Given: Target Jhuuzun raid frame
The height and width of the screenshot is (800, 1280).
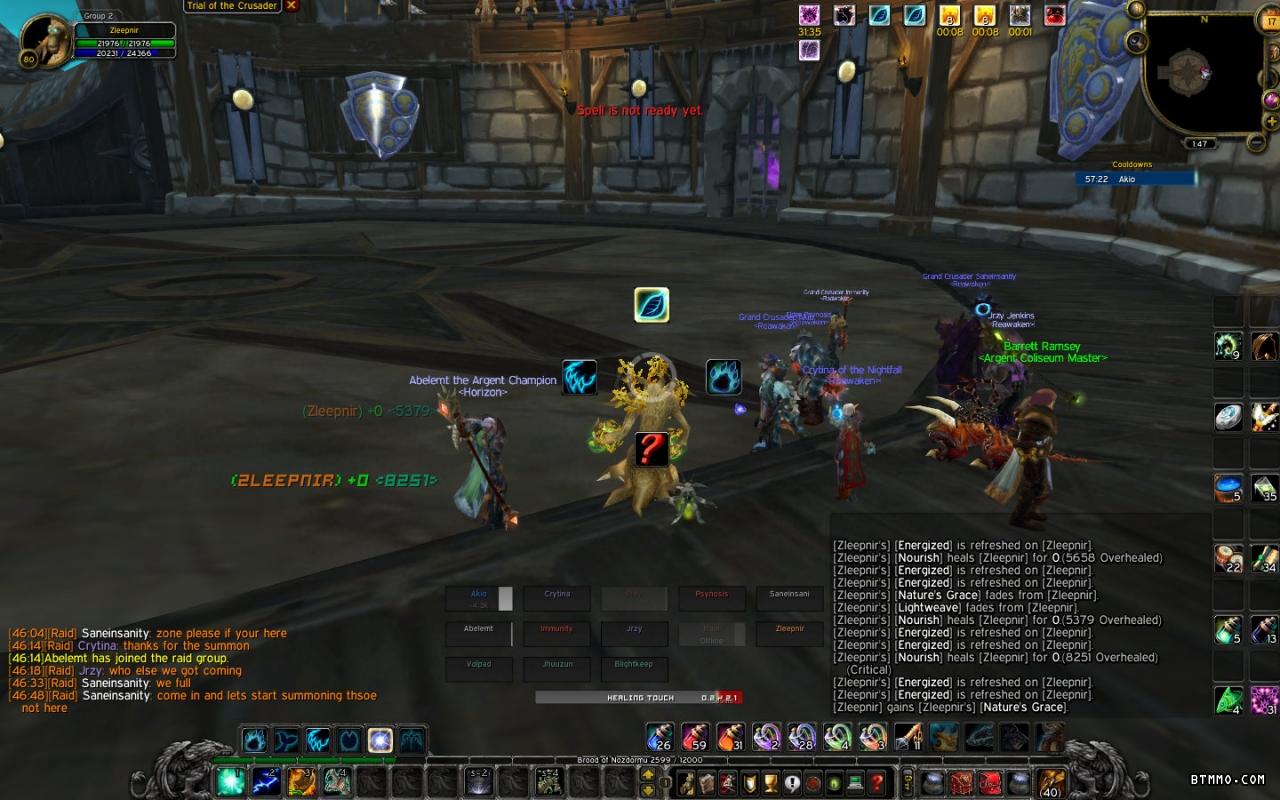Looking at the screenshot, I should pos(557,668).
